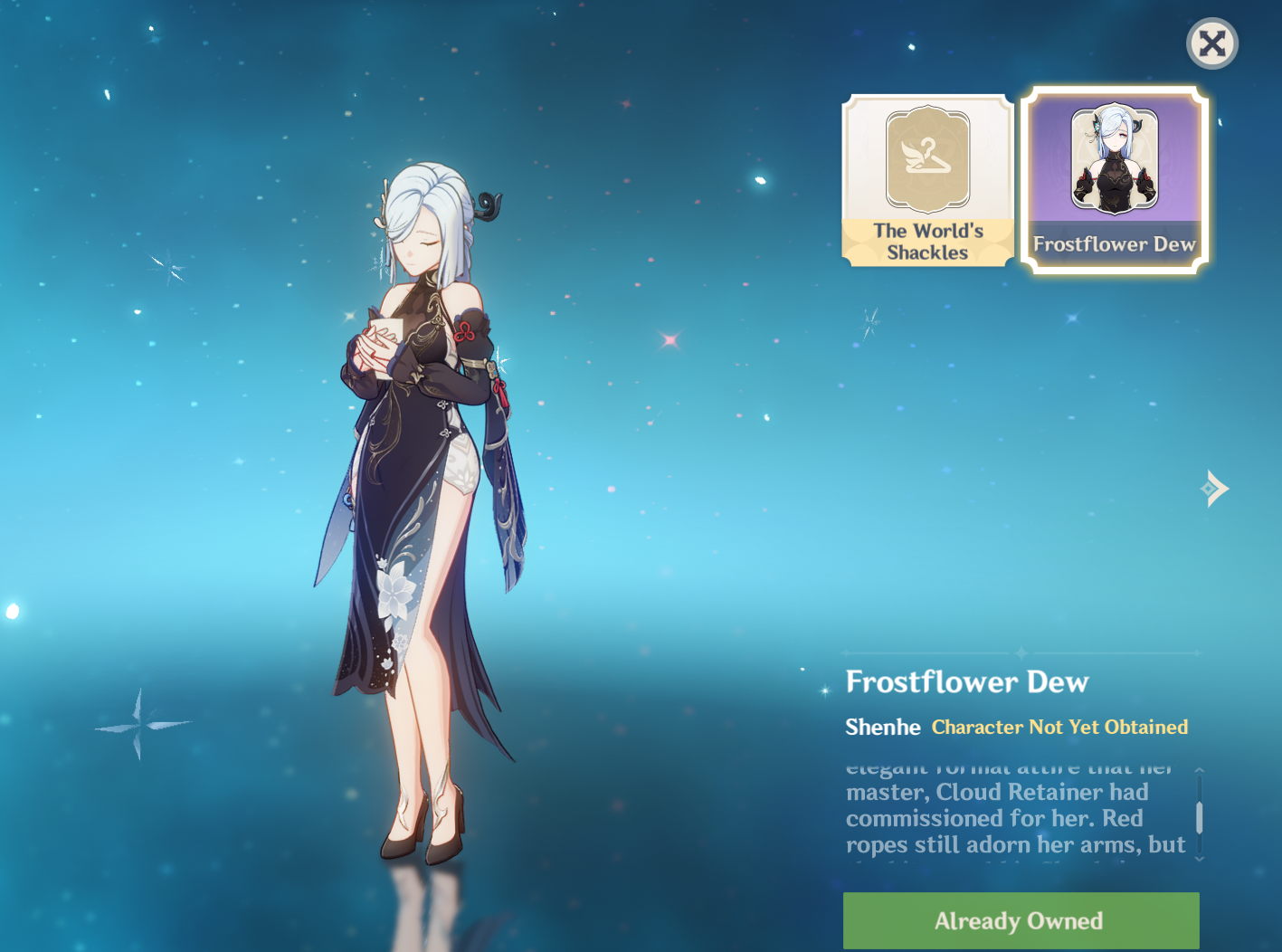Screen dimensions: 1282x952
Task: Click the Shenhe name text
Action: click(x=882, y=727)
